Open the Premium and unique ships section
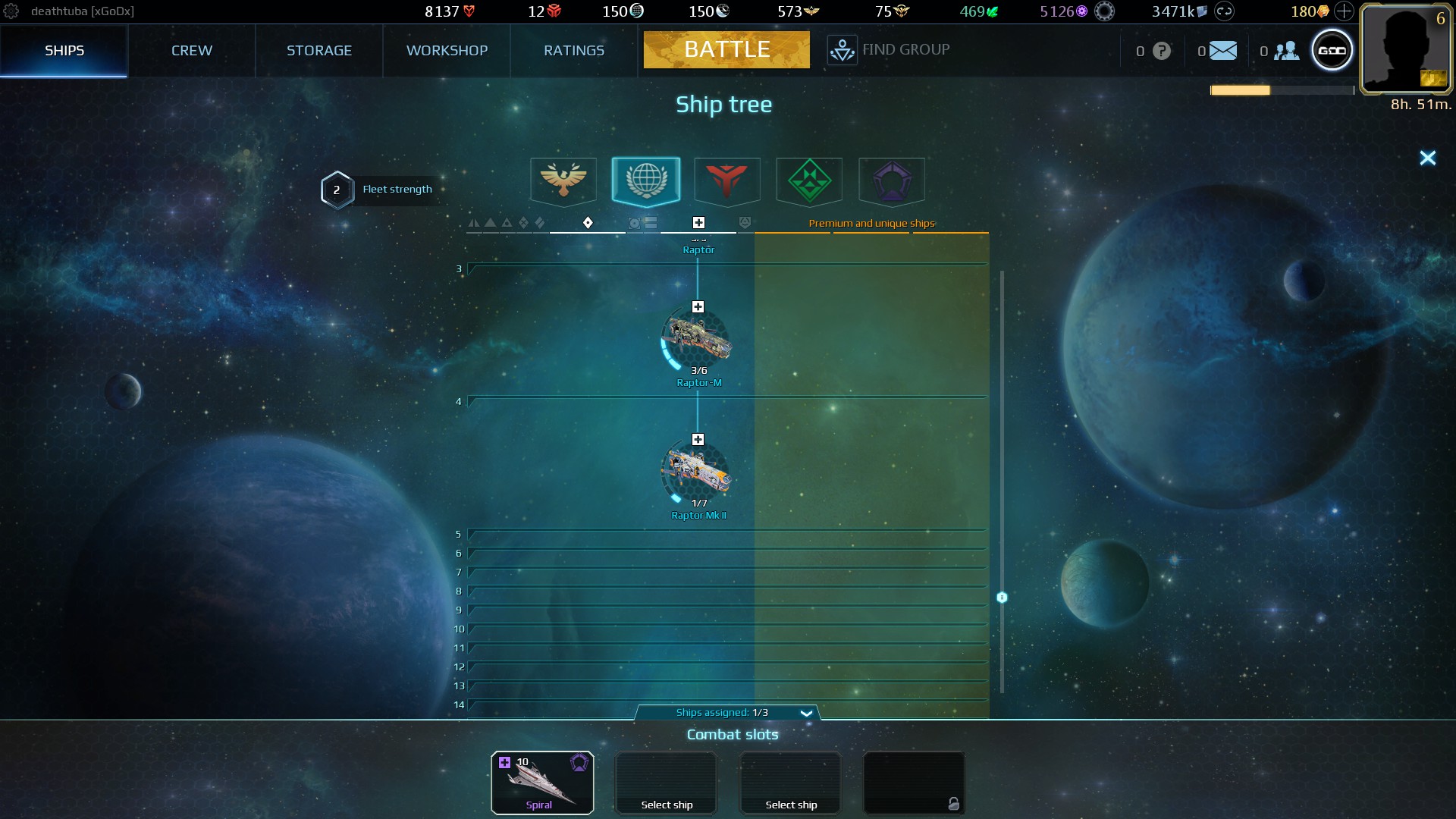The height and width of the screenshot is (819, 1456). point(871,223)
